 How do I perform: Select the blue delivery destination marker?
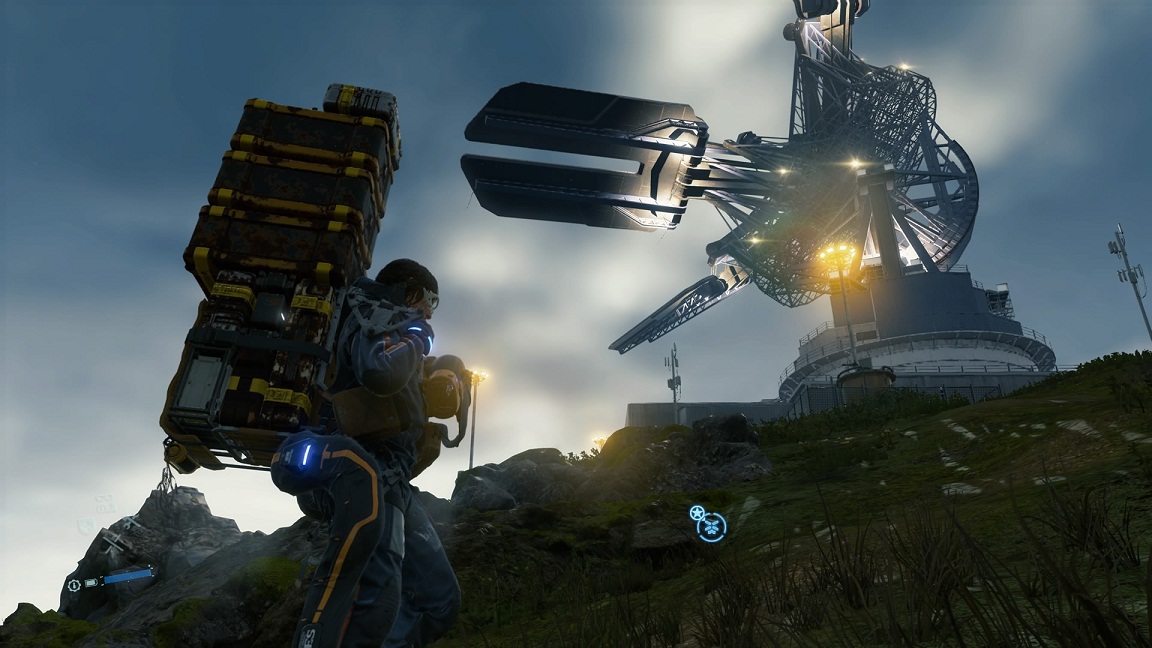[x=713, y=526]
